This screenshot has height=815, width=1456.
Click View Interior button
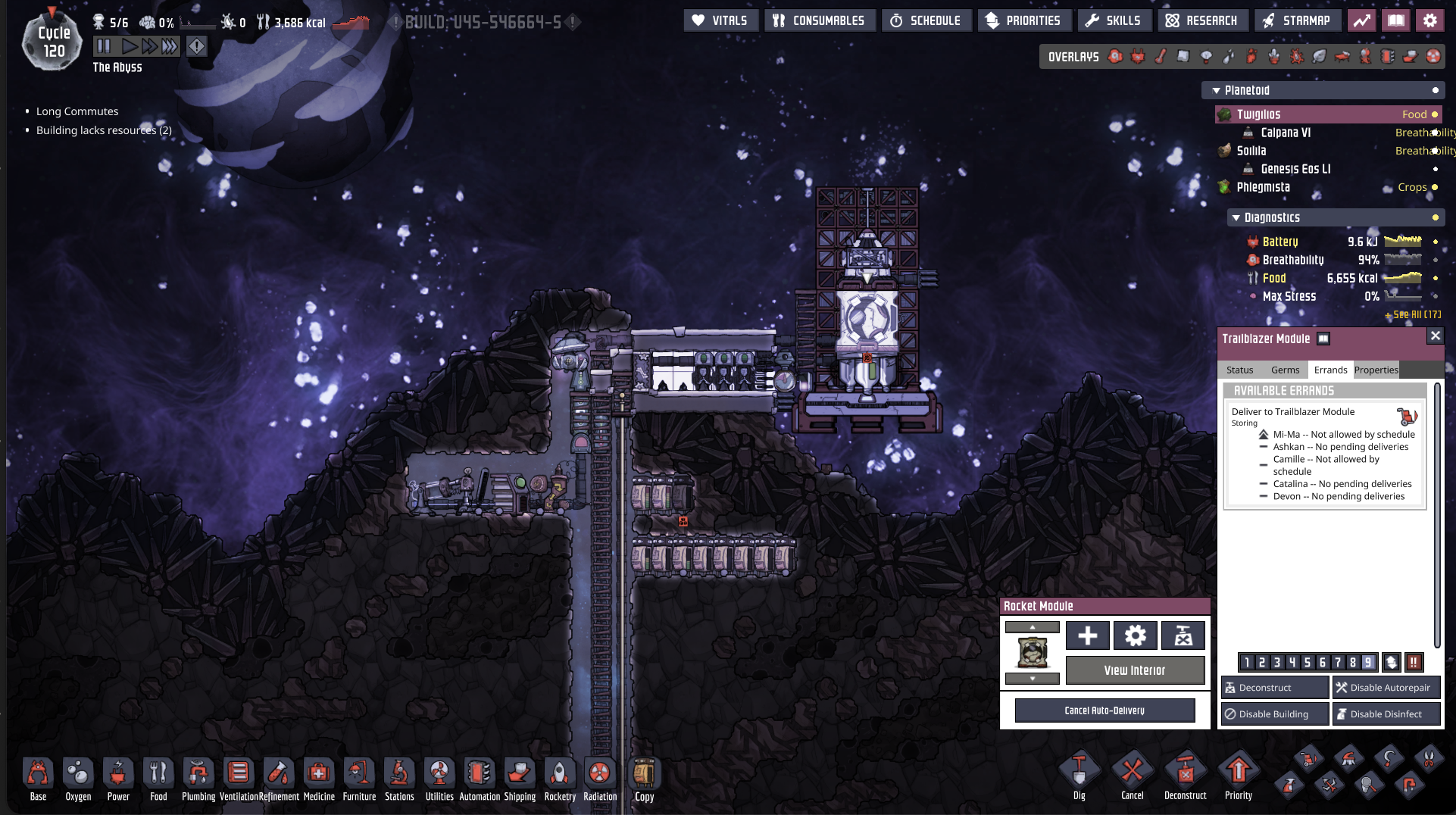pos(1134,670)
